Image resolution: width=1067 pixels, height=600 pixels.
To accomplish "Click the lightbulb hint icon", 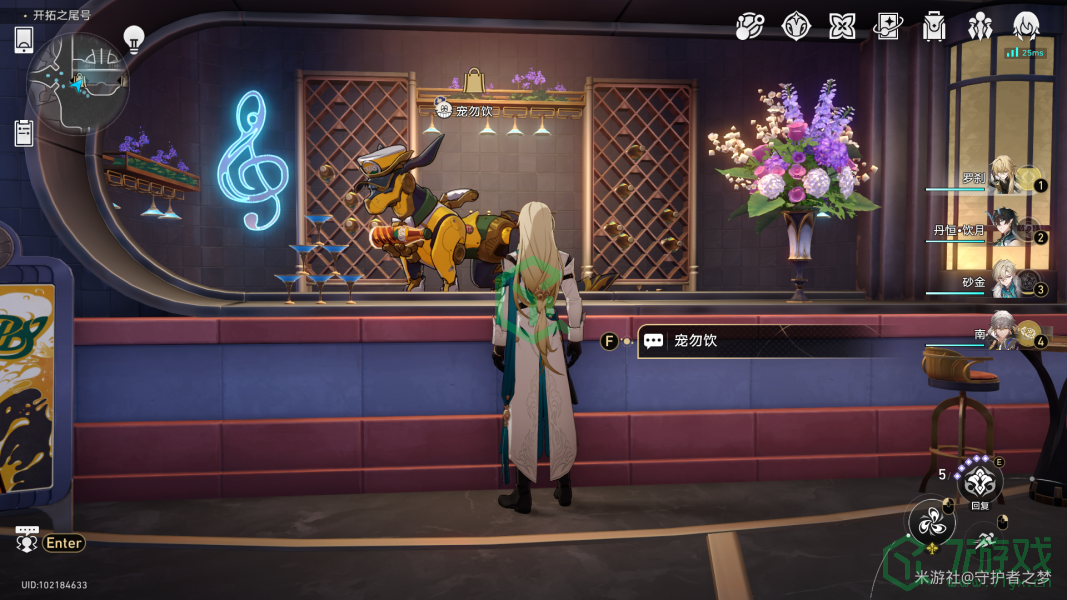I will (x=134, y=39).
